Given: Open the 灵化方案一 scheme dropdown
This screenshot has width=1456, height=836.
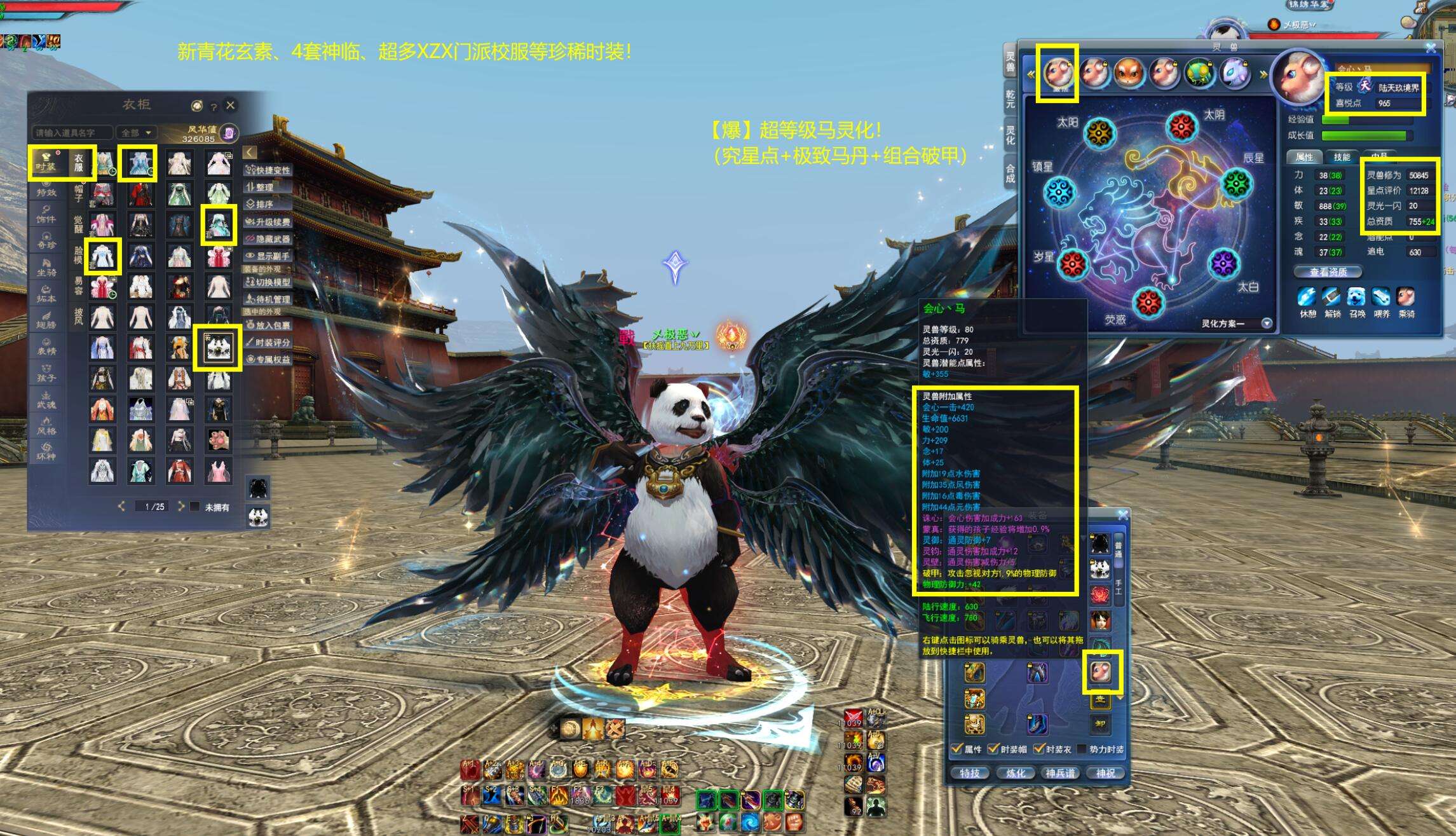Looking at the screenshot, I should click(1266, 324).
